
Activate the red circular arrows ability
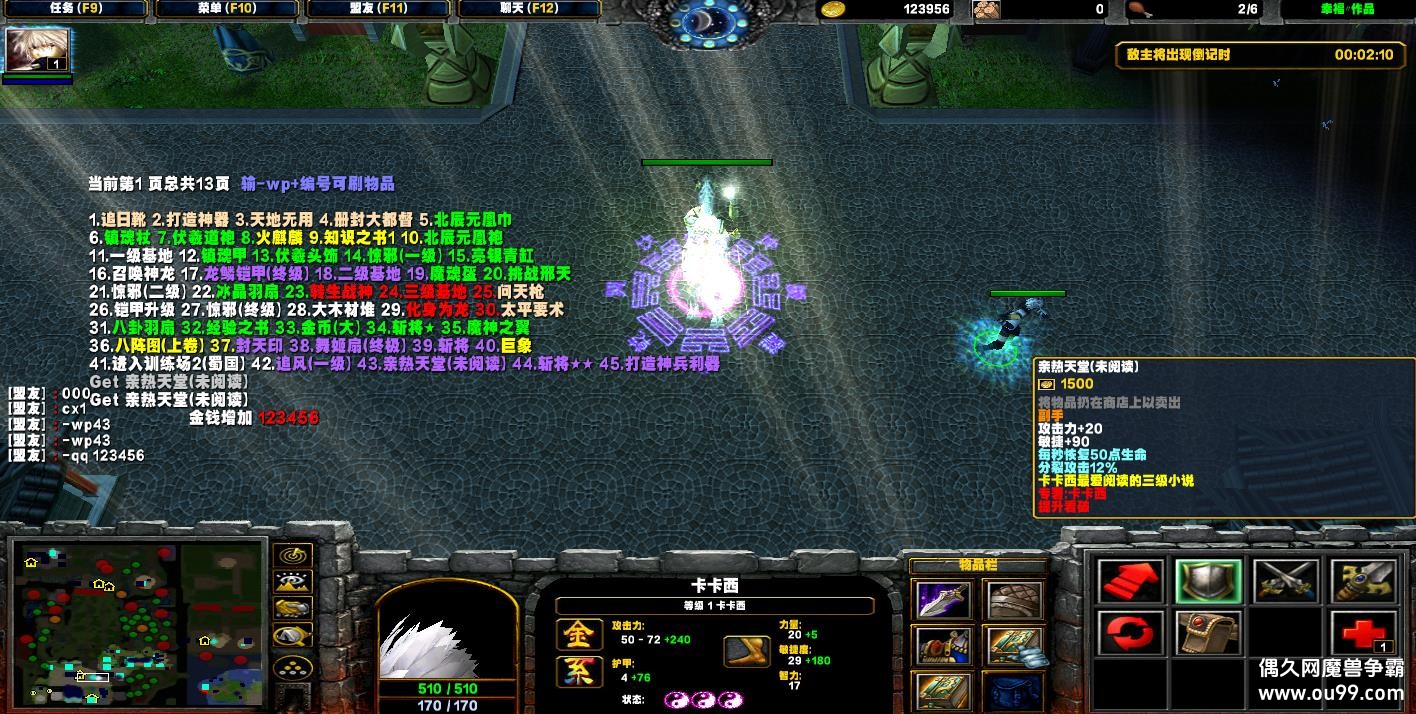(1130, 634)
